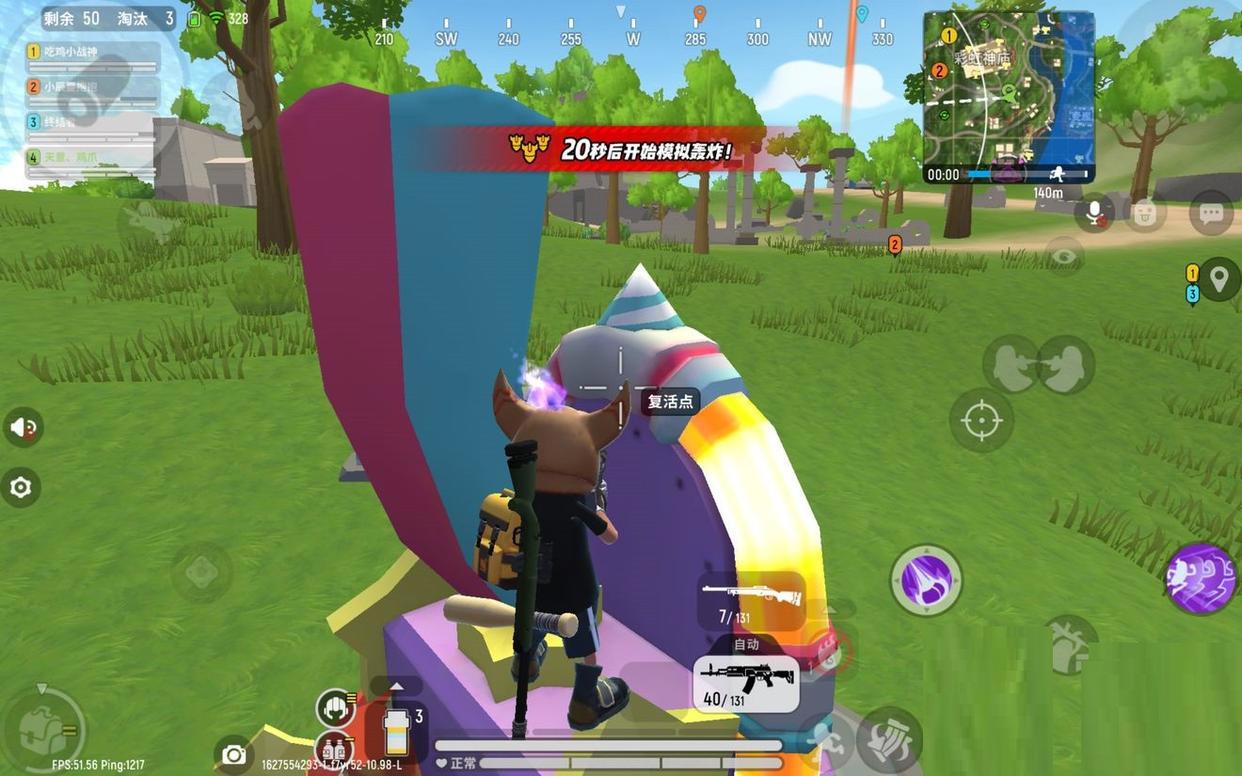Tap the melee punch button
Image resolution: width=1242 pixels, height=776 pixels.
888,740
